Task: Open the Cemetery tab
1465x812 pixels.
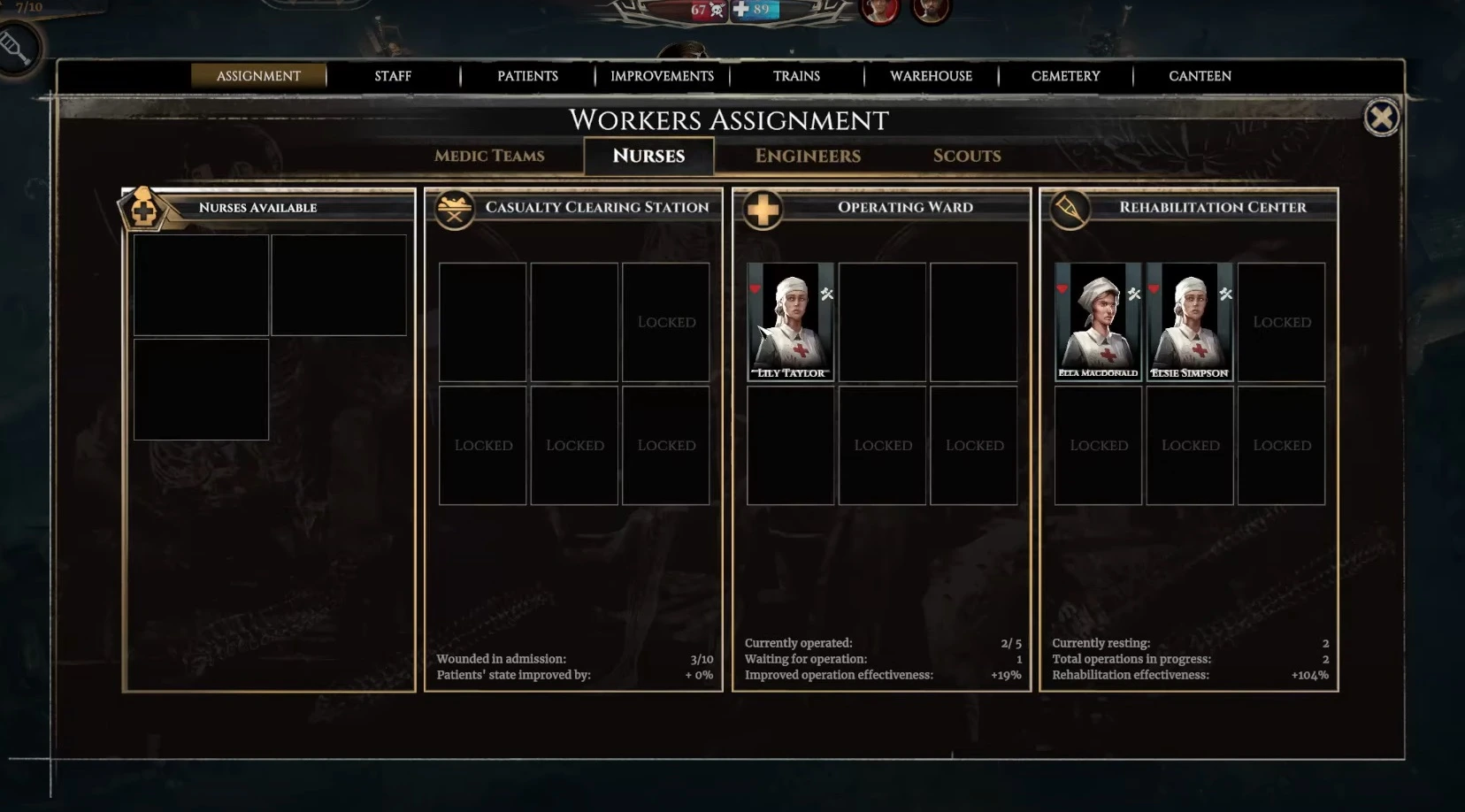Action: [x=1065, y=76]
